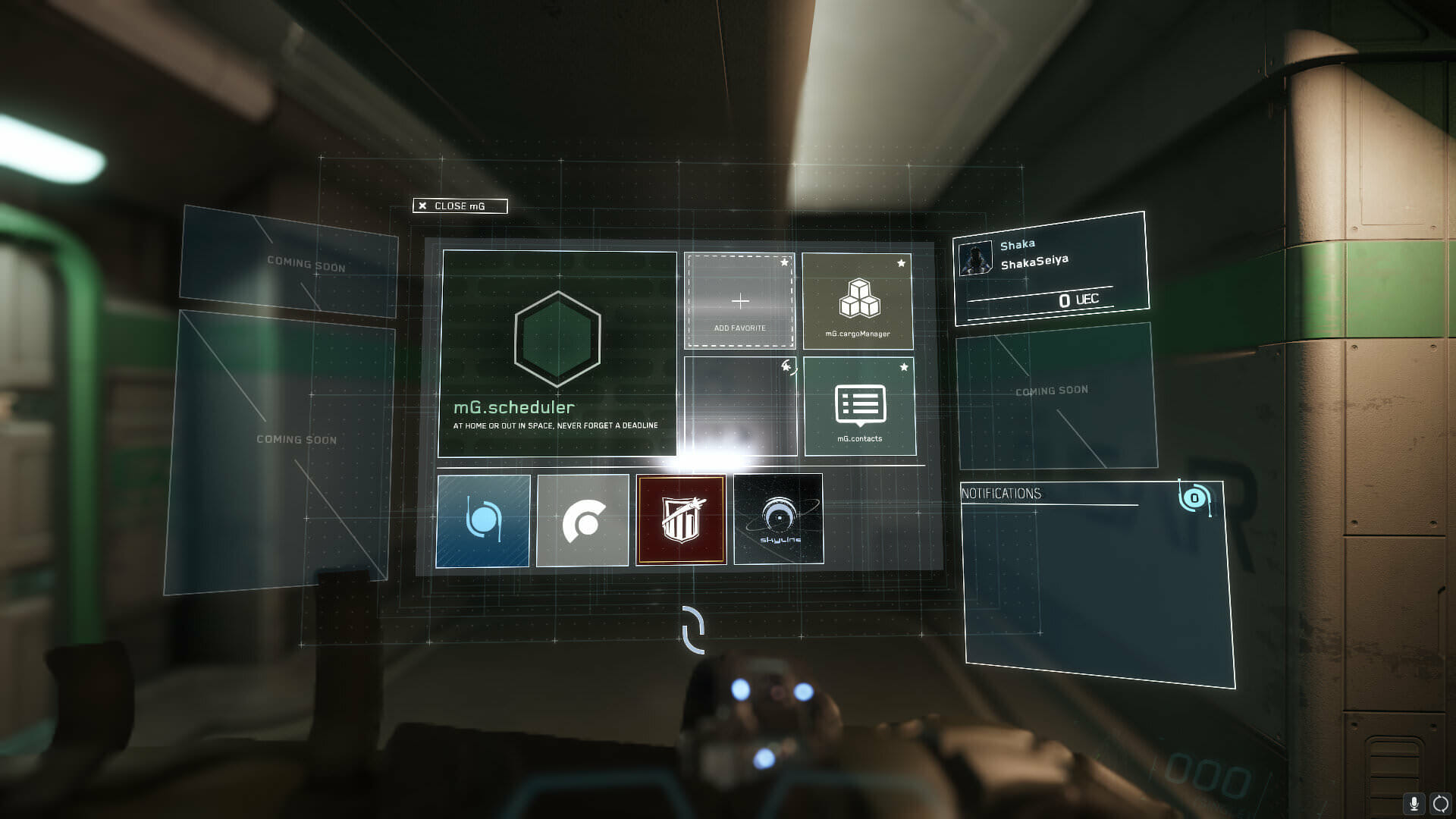Open the mG.scheduler app tile

[x=557, y=353]
